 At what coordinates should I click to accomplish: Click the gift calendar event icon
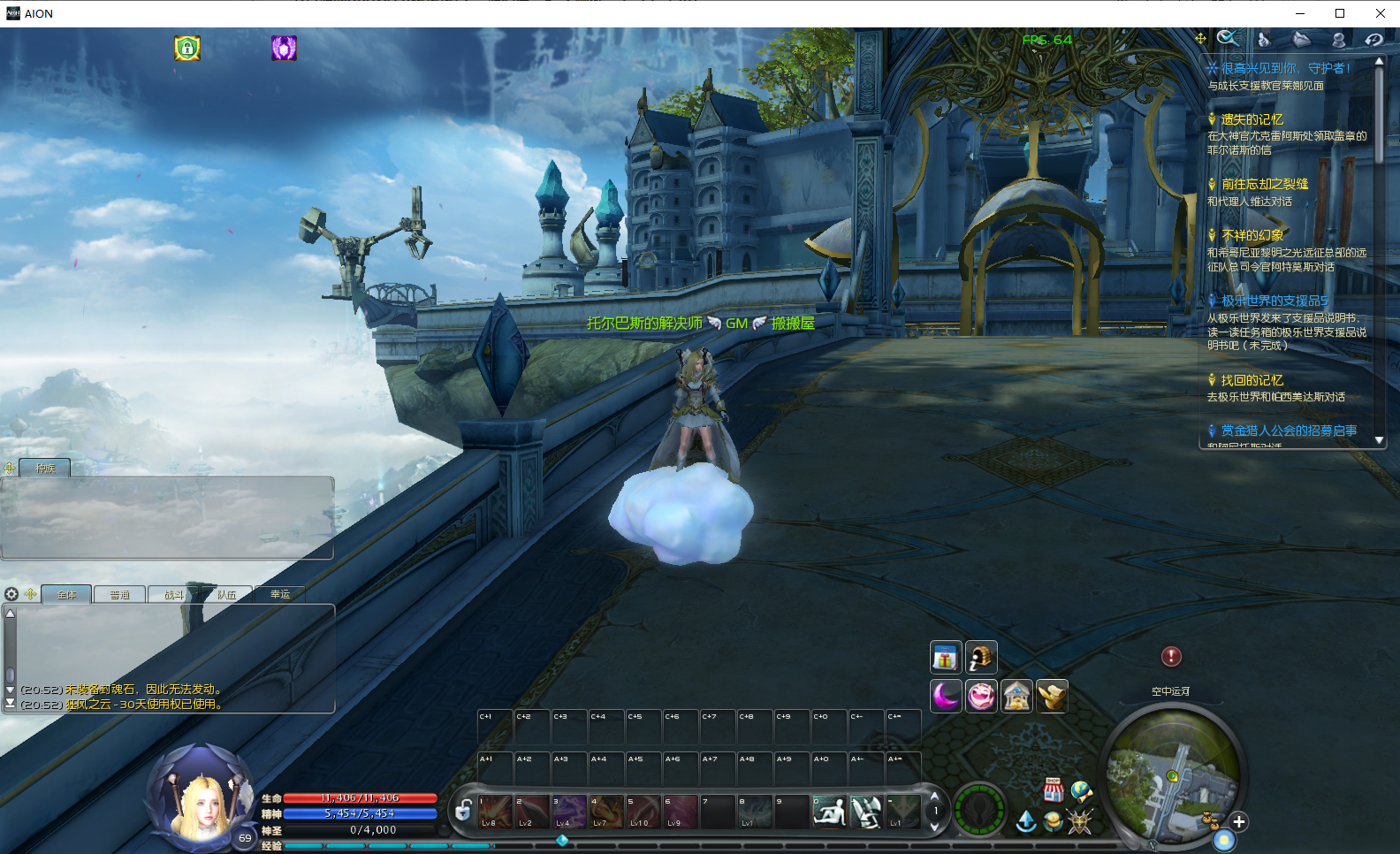946,658
